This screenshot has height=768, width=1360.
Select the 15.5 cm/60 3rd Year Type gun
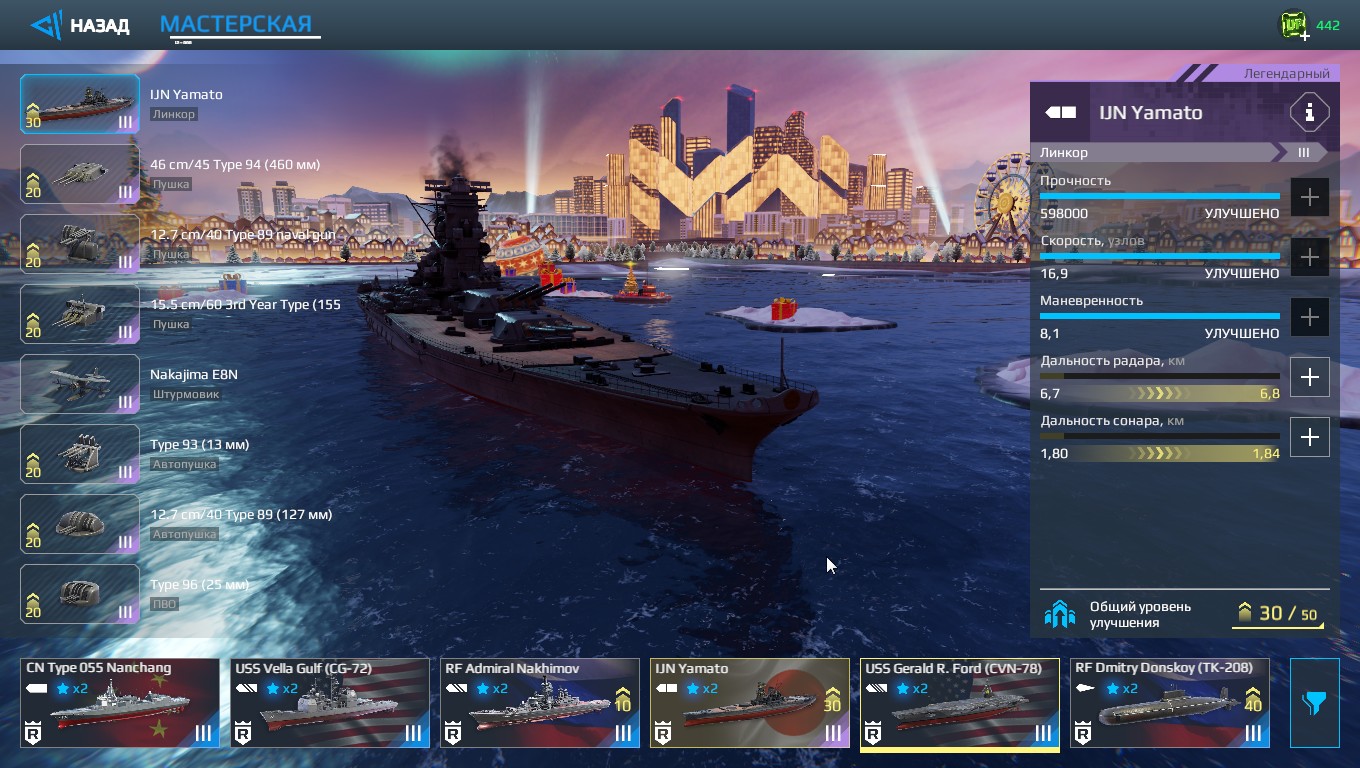80,314
